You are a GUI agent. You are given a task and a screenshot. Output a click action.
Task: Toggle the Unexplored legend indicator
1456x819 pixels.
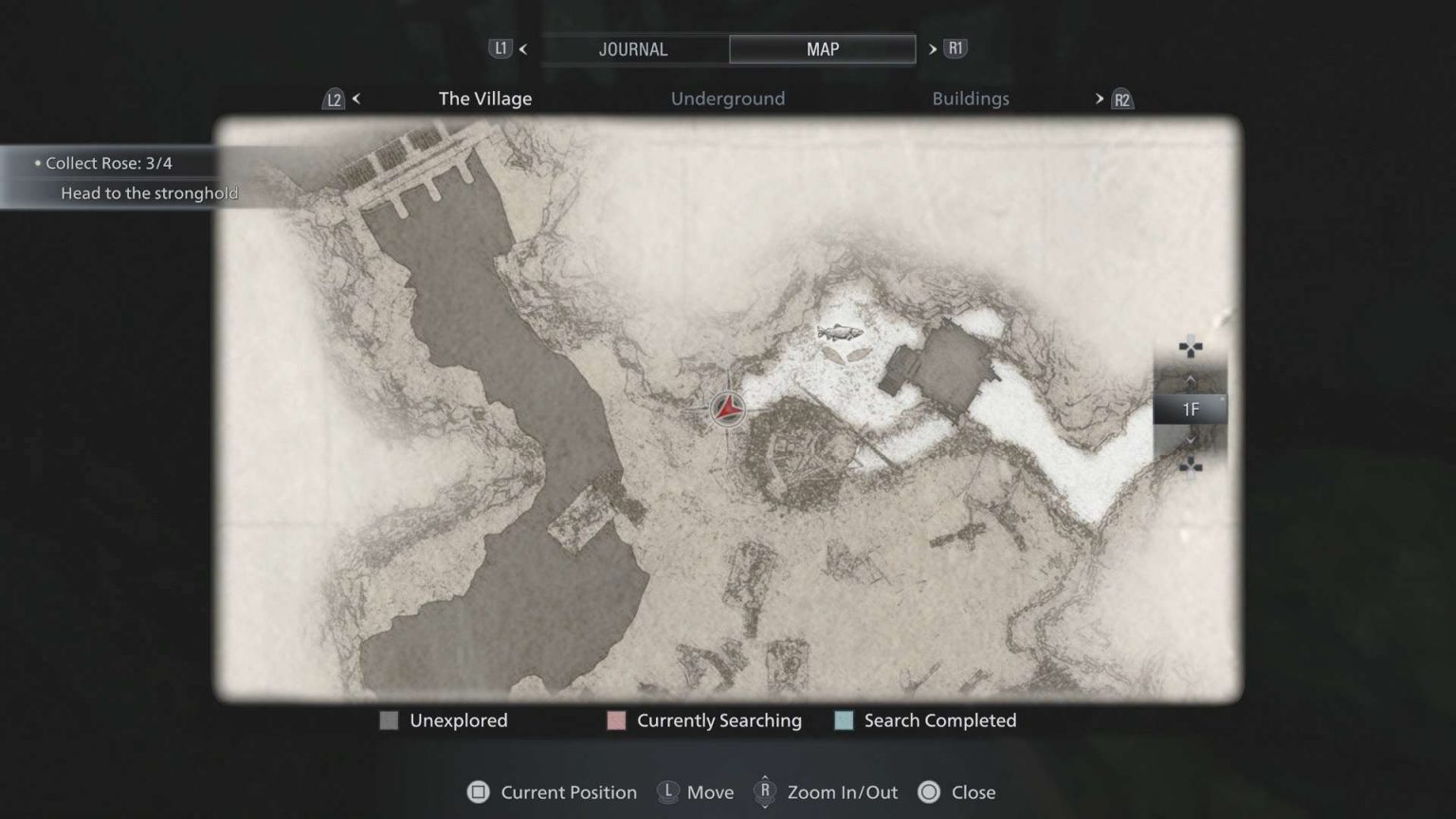pyautogui.click(x=389, y=720)
